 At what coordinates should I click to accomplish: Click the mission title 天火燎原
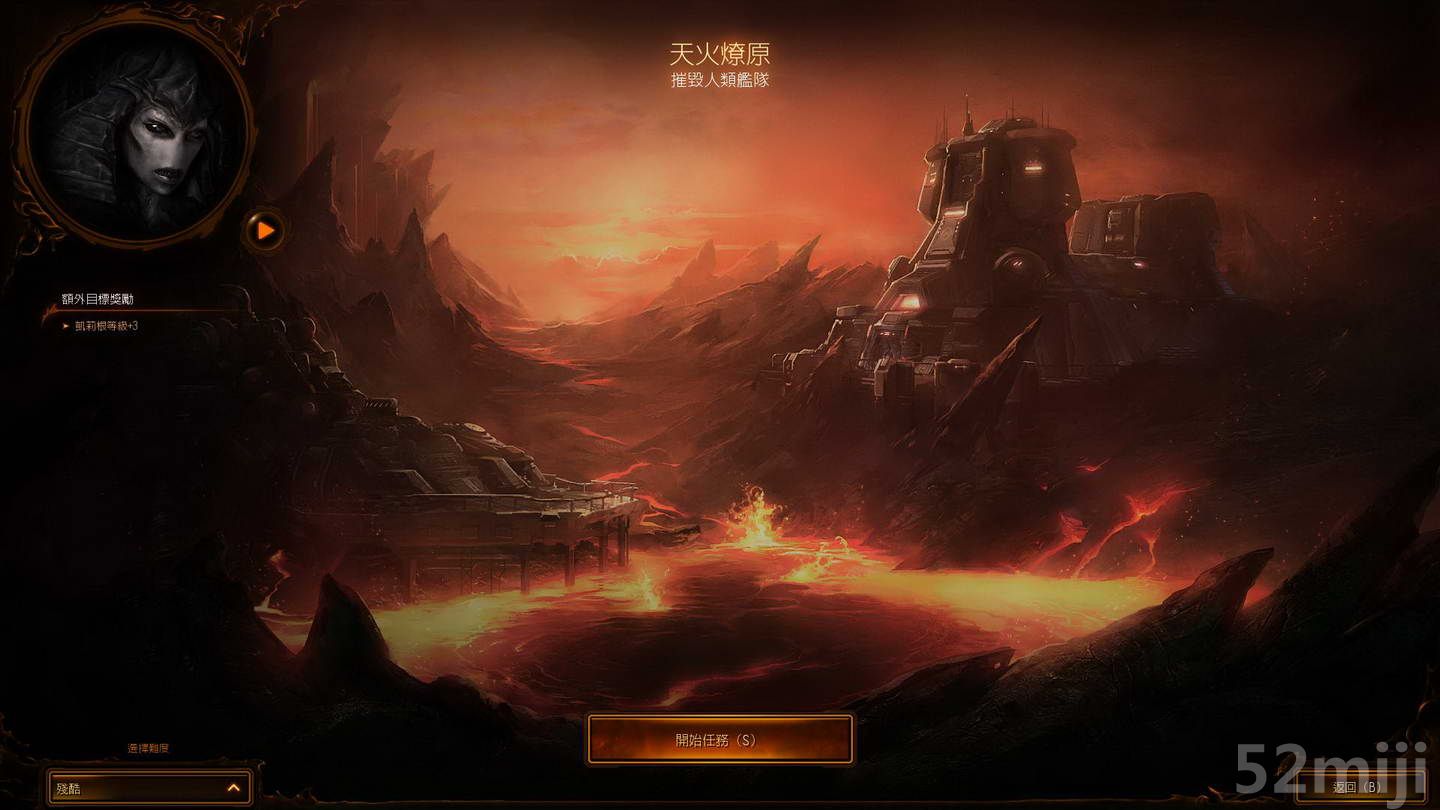[x=720, y=52]
